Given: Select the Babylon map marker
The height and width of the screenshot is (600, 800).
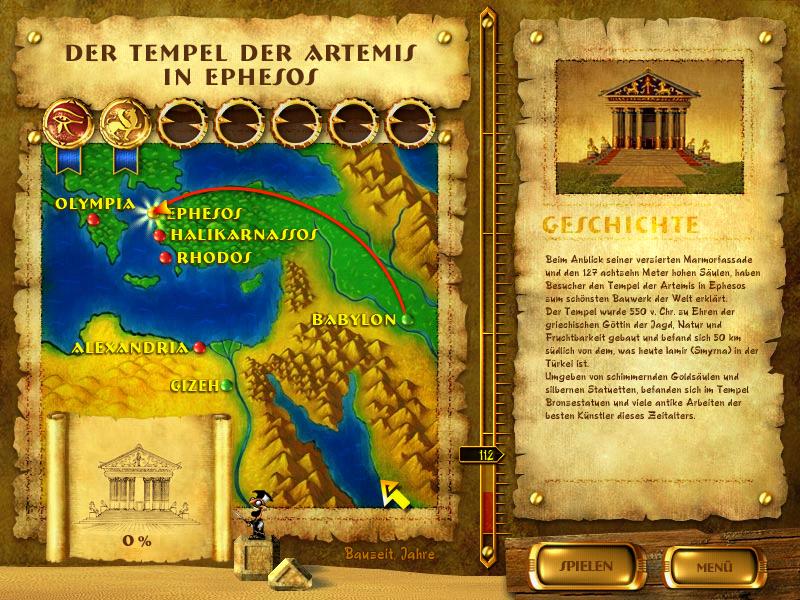Looking at the screenshot, I should coord(405,319).
